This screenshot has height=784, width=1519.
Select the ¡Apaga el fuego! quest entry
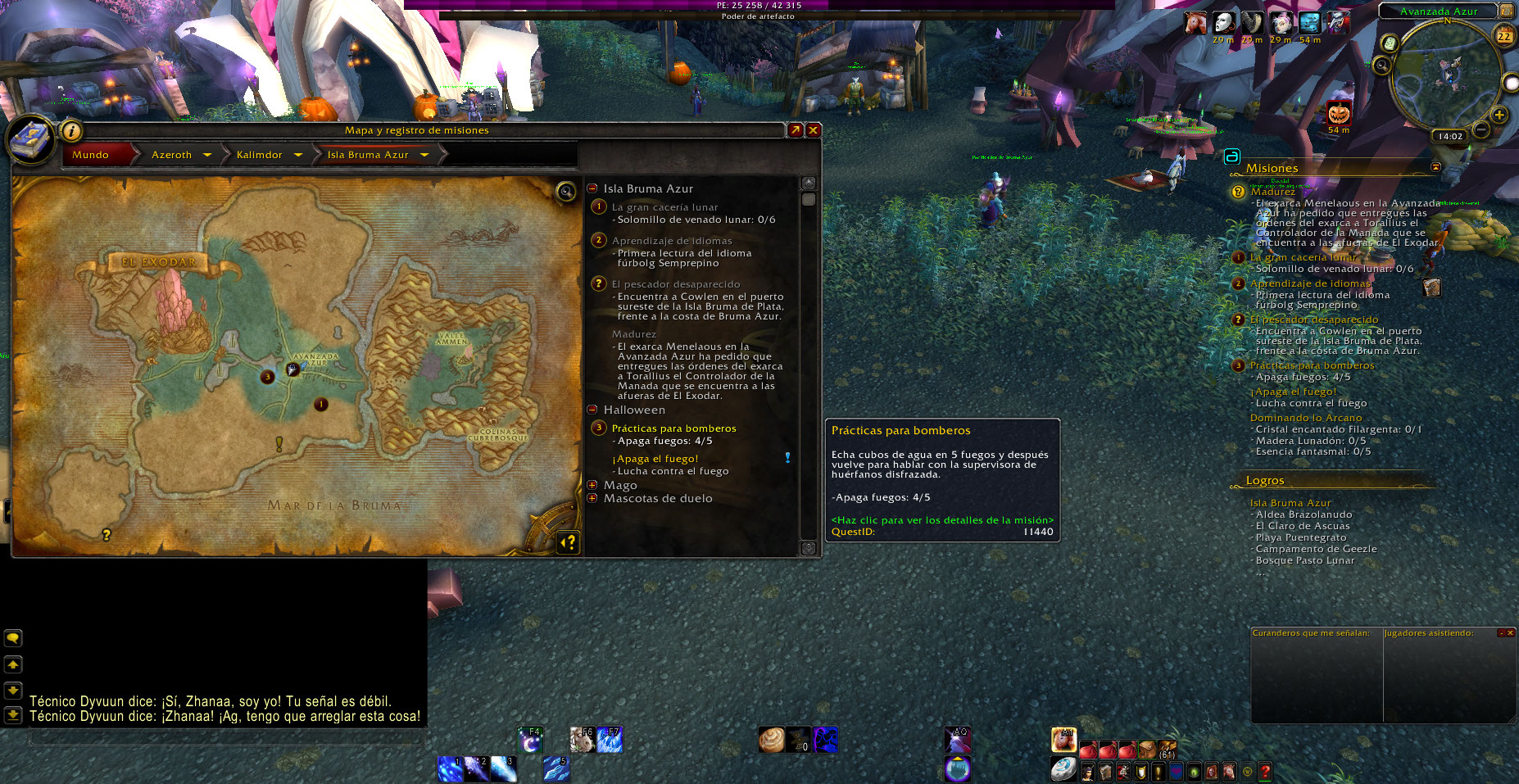655,459
